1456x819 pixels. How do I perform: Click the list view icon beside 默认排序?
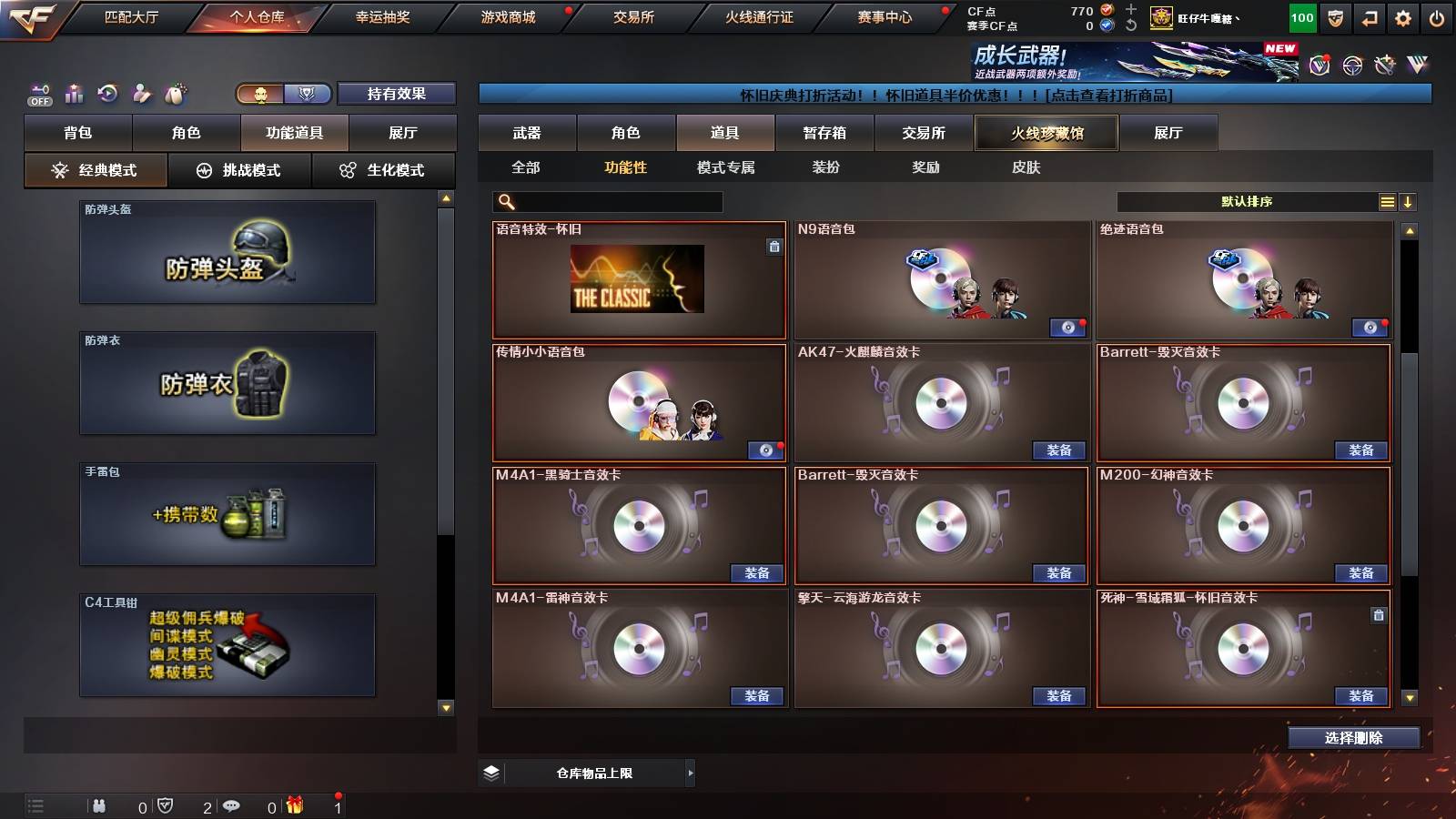tap(1386, 201)
